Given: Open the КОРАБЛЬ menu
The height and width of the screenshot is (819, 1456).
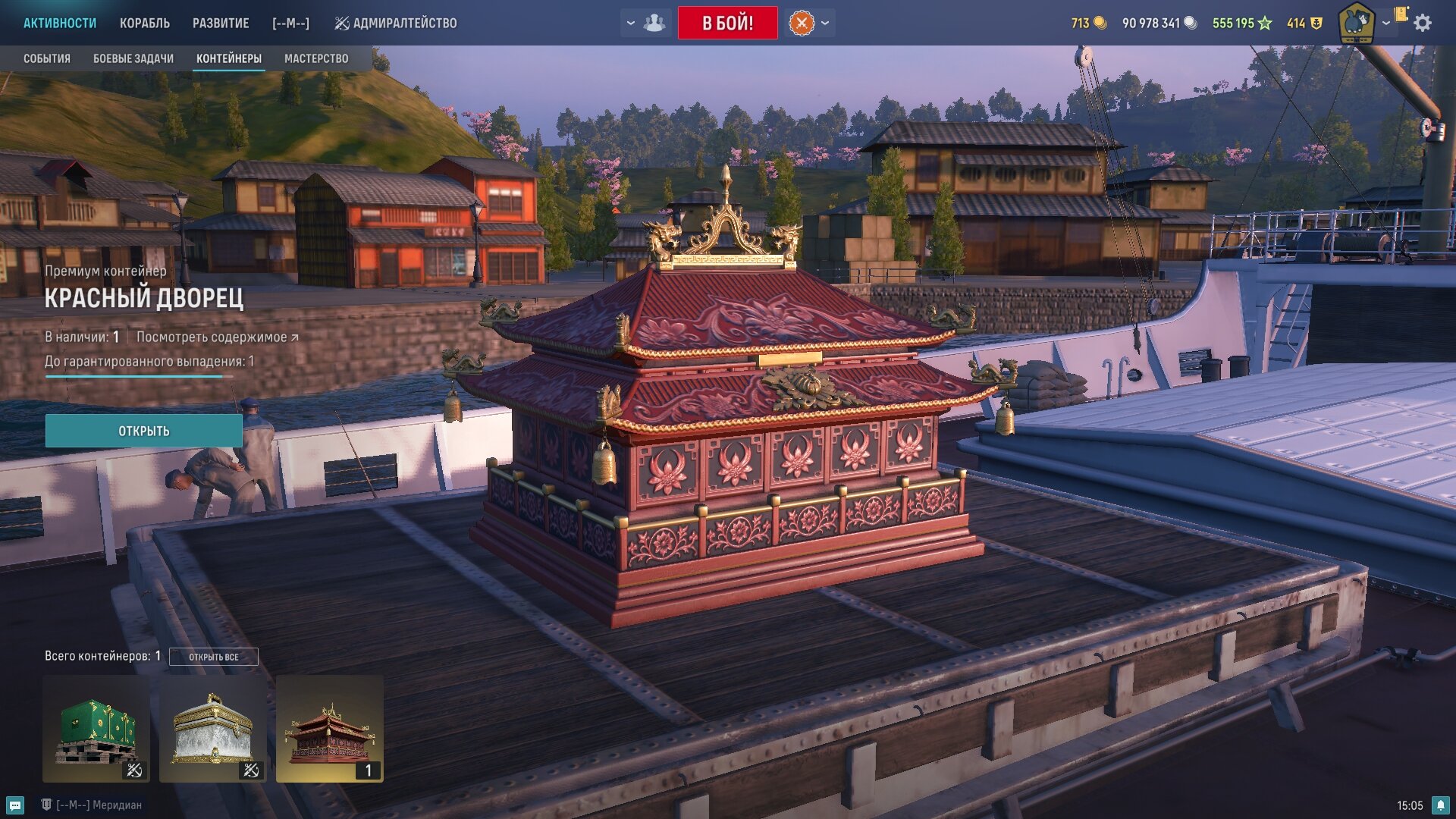Looking at the screenshot, I should 145,23.
